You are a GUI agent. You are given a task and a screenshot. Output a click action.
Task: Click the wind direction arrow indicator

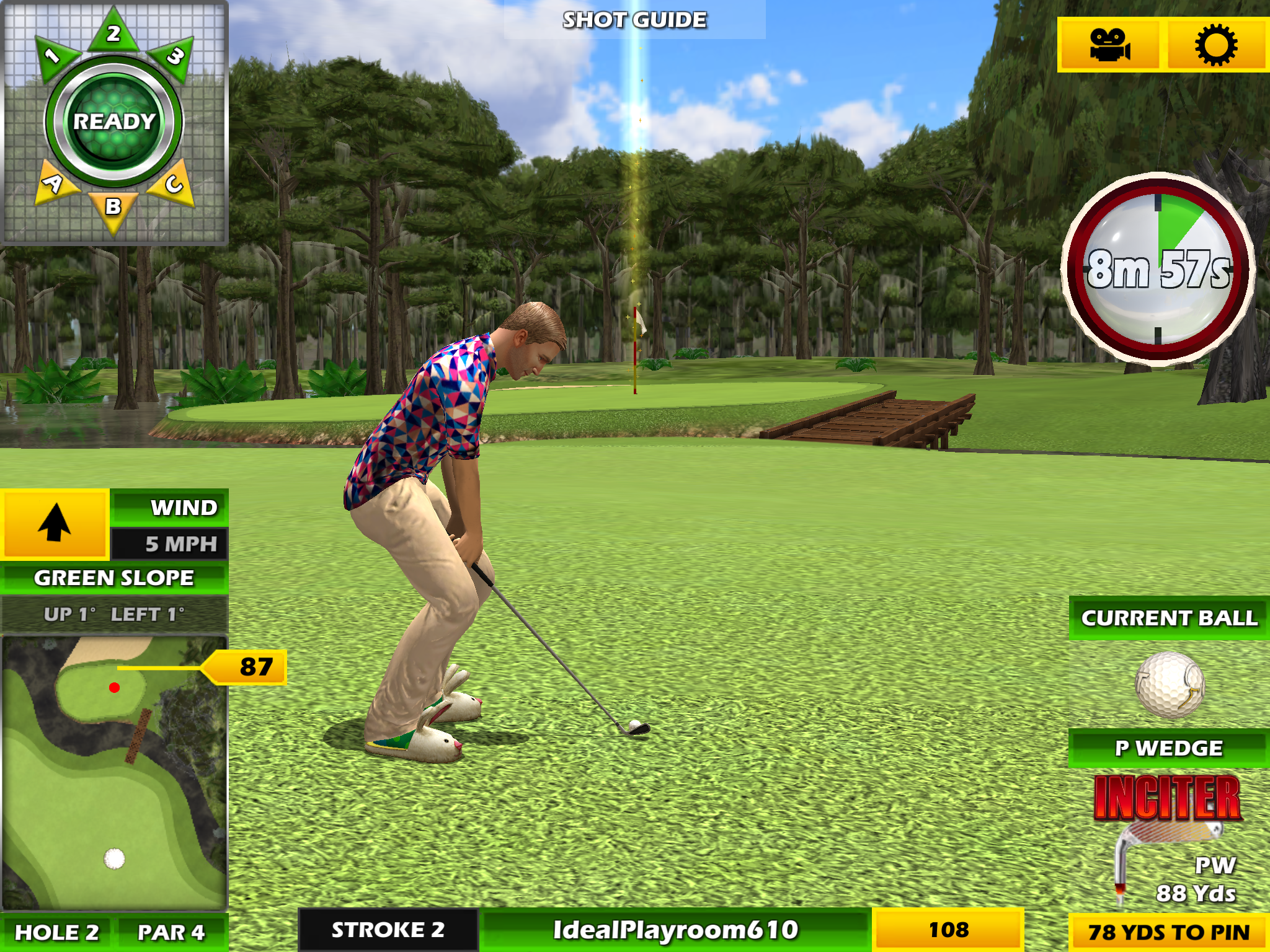click(x=55, y=524)
